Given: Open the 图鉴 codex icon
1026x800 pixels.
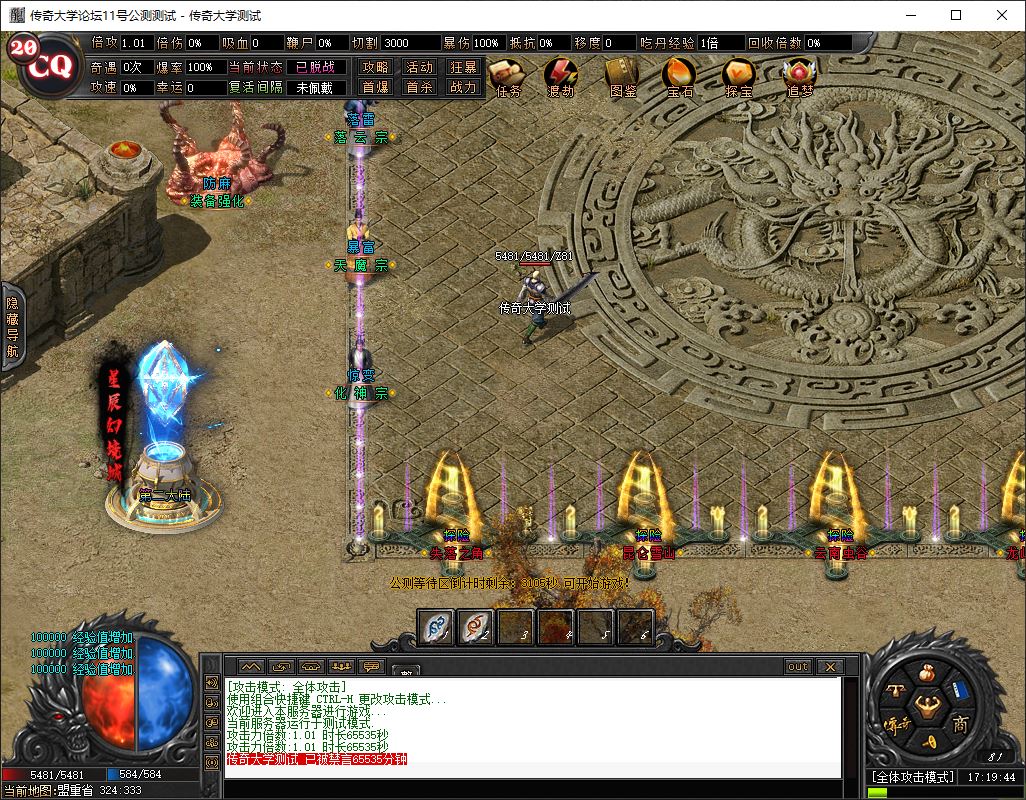Looking at the screenshot, I should (x=622, y=75).
